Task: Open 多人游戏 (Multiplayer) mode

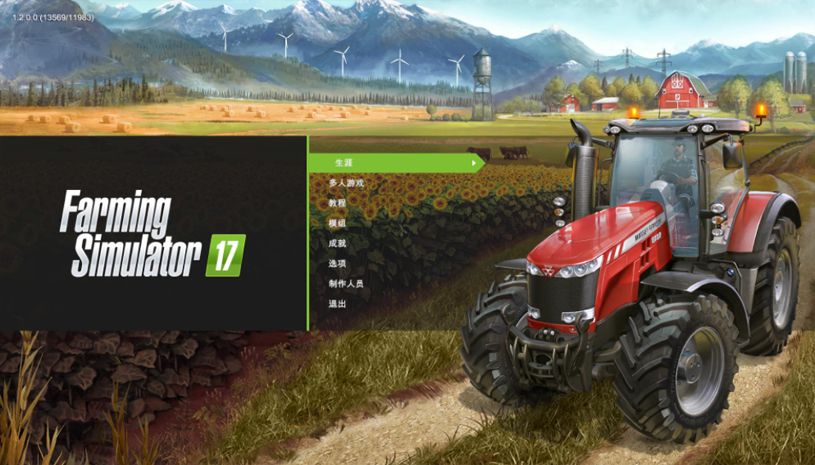Action: pyautogui.click(x=346, y=183)
